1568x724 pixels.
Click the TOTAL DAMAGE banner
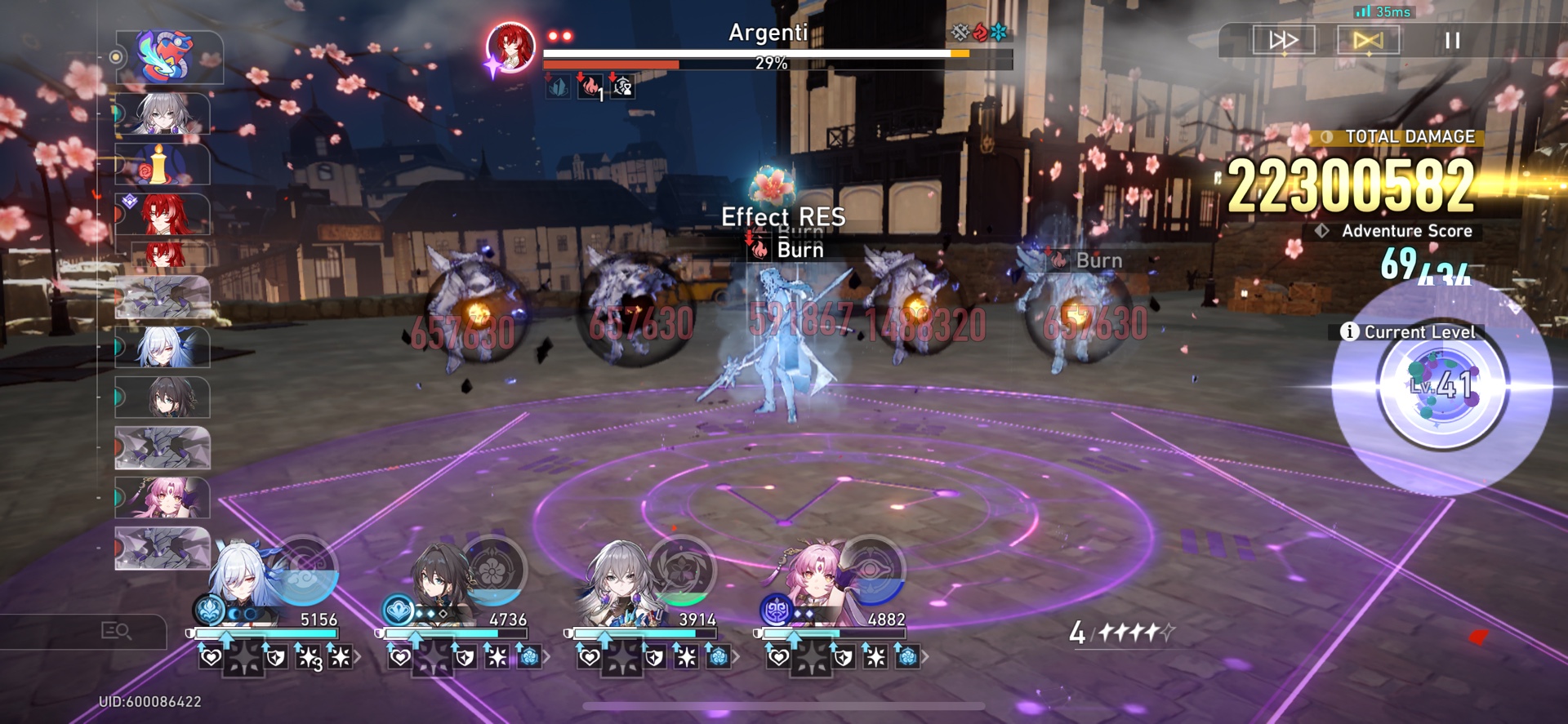pyautogui.click(x=1397, y=137)
